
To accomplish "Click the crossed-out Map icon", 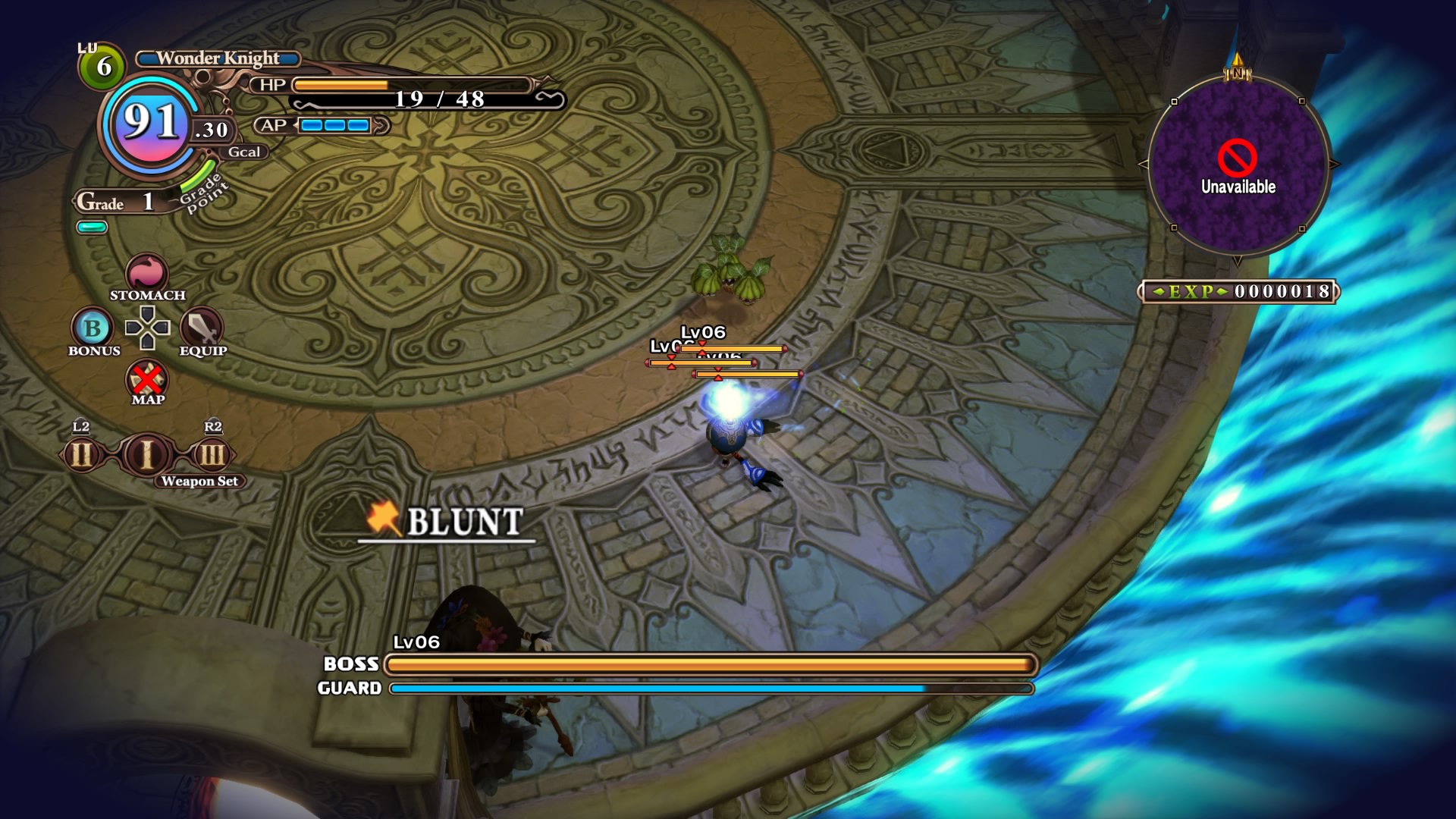I will 147,378.
